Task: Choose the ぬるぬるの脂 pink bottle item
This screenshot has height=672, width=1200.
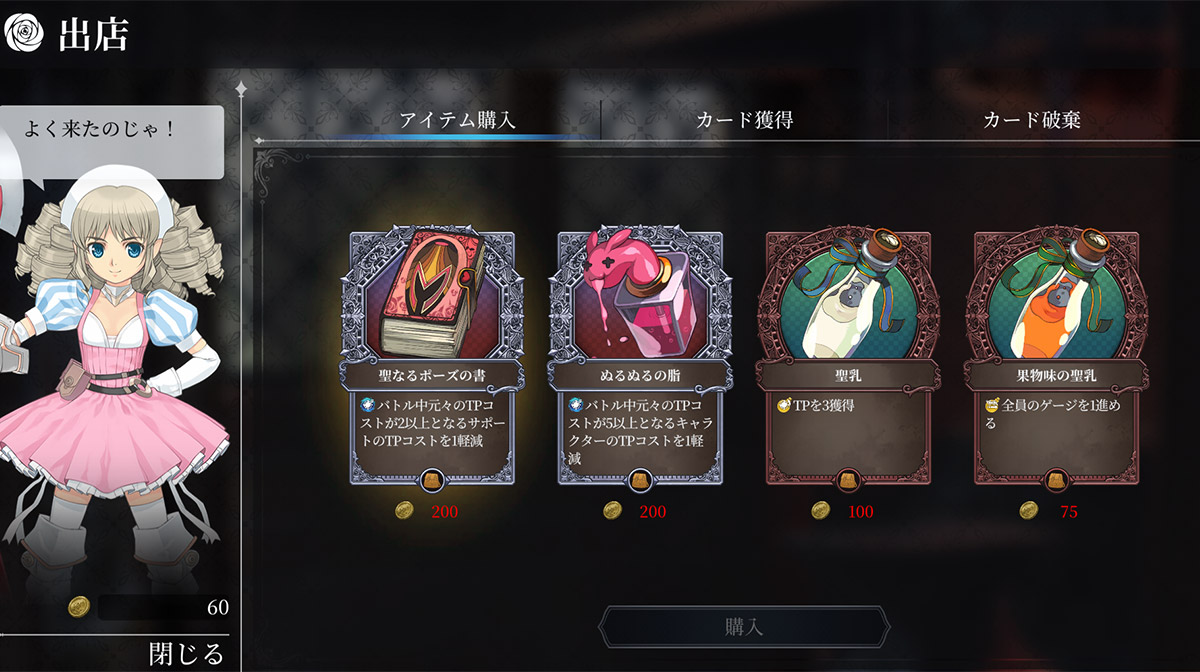Action: click(x=640, y=360)
